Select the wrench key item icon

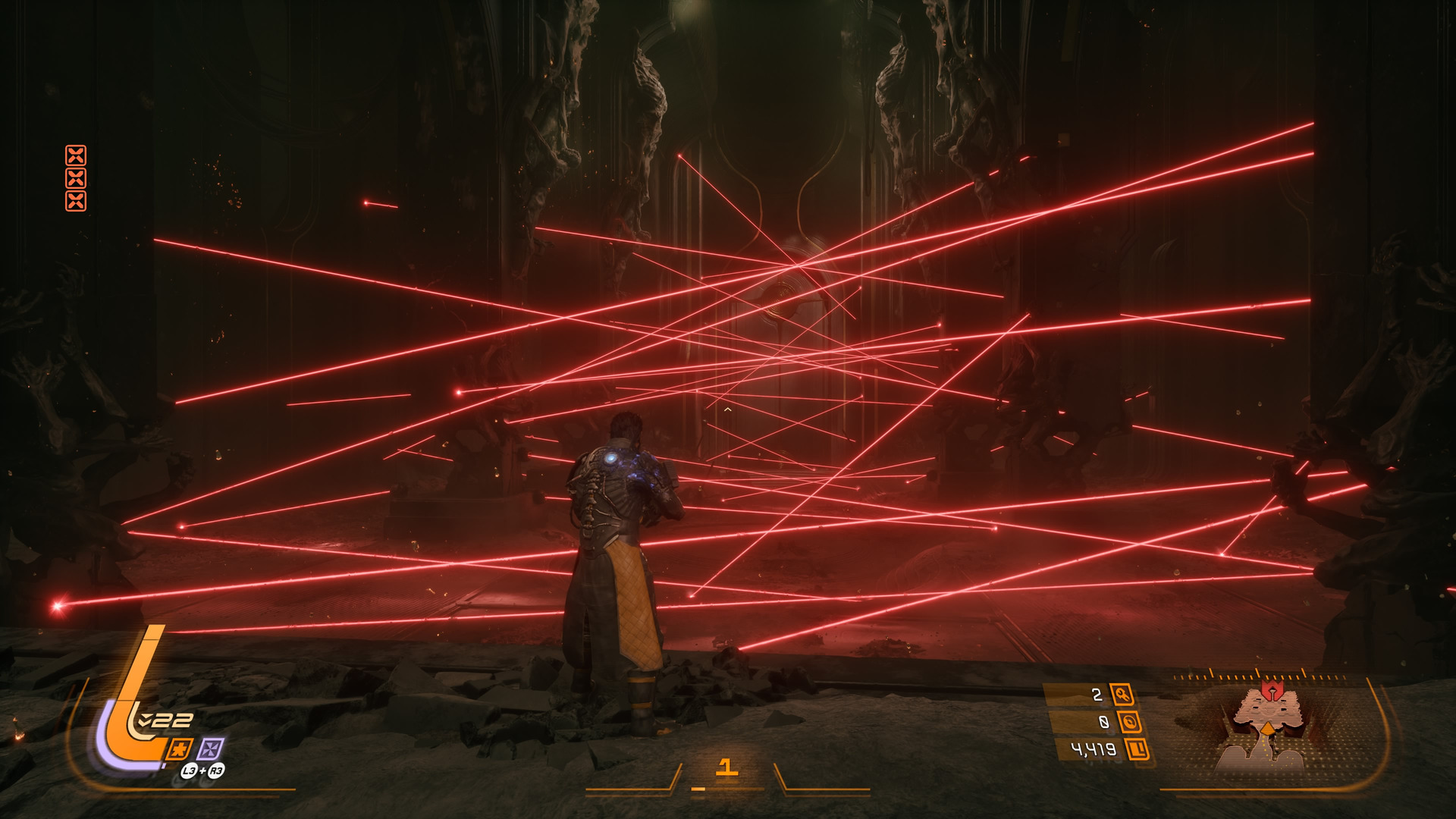[x=1122, y=694]
